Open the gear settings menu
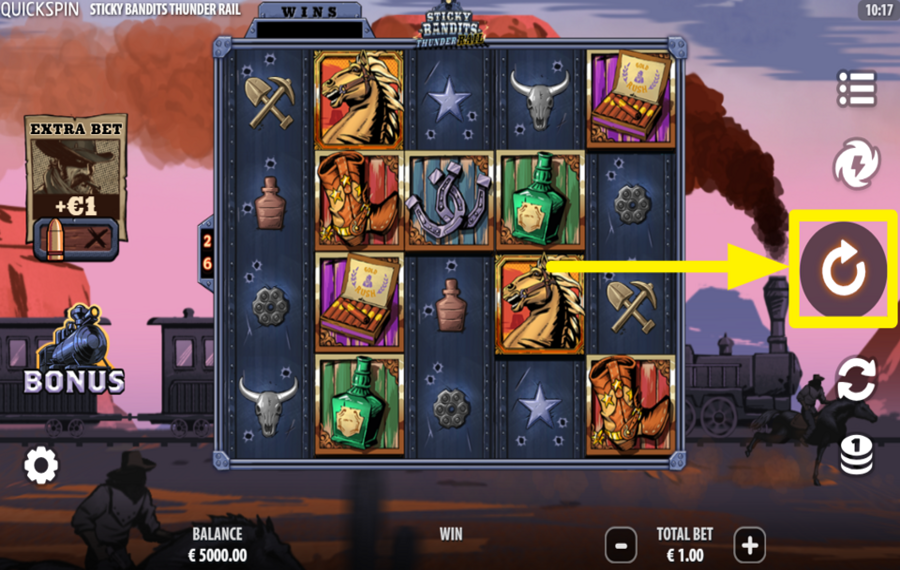Viewport: 900px width, 570px height. tap(41, 464)
